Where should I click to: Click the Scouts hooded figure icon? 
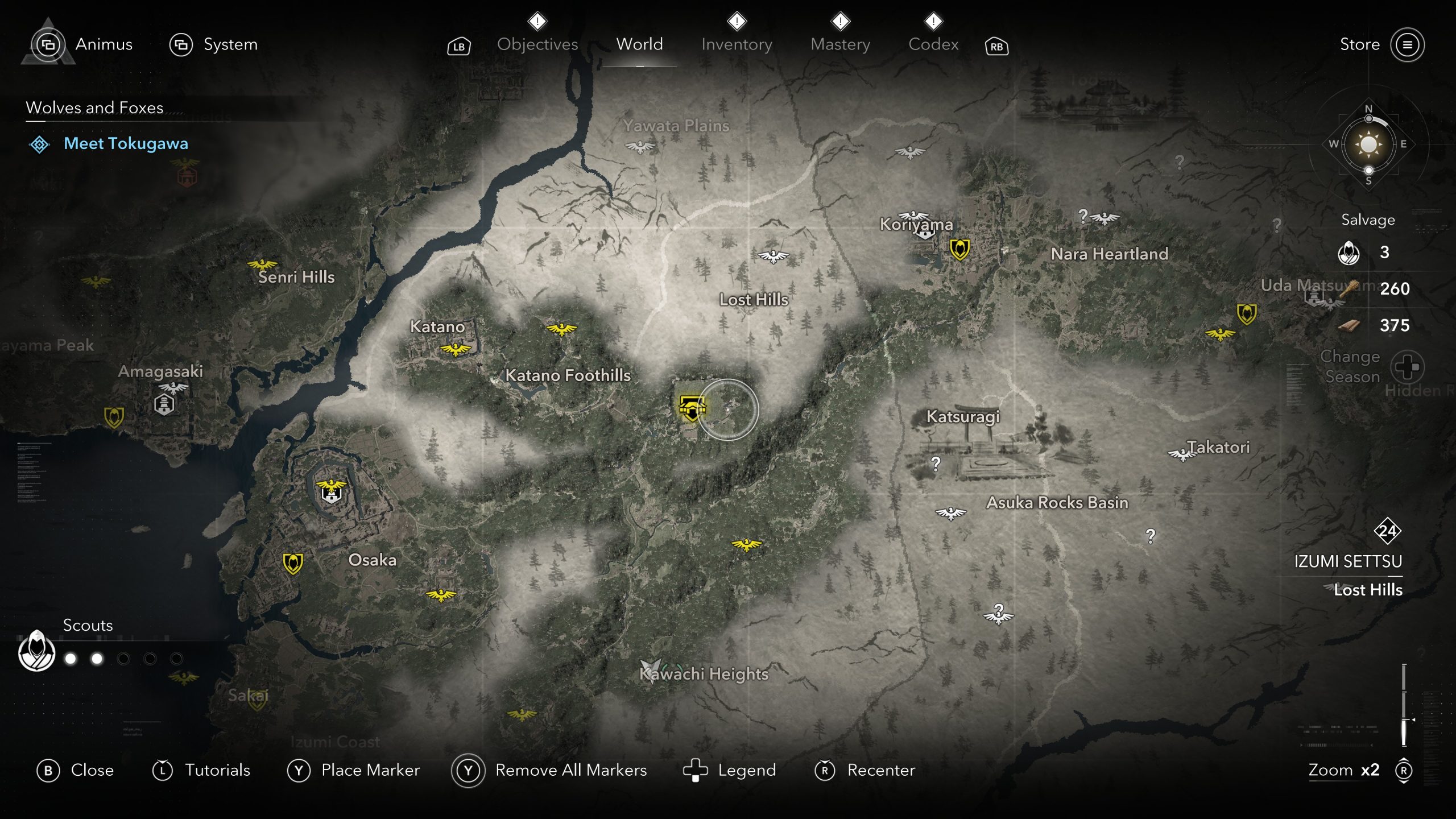(36, 651)
